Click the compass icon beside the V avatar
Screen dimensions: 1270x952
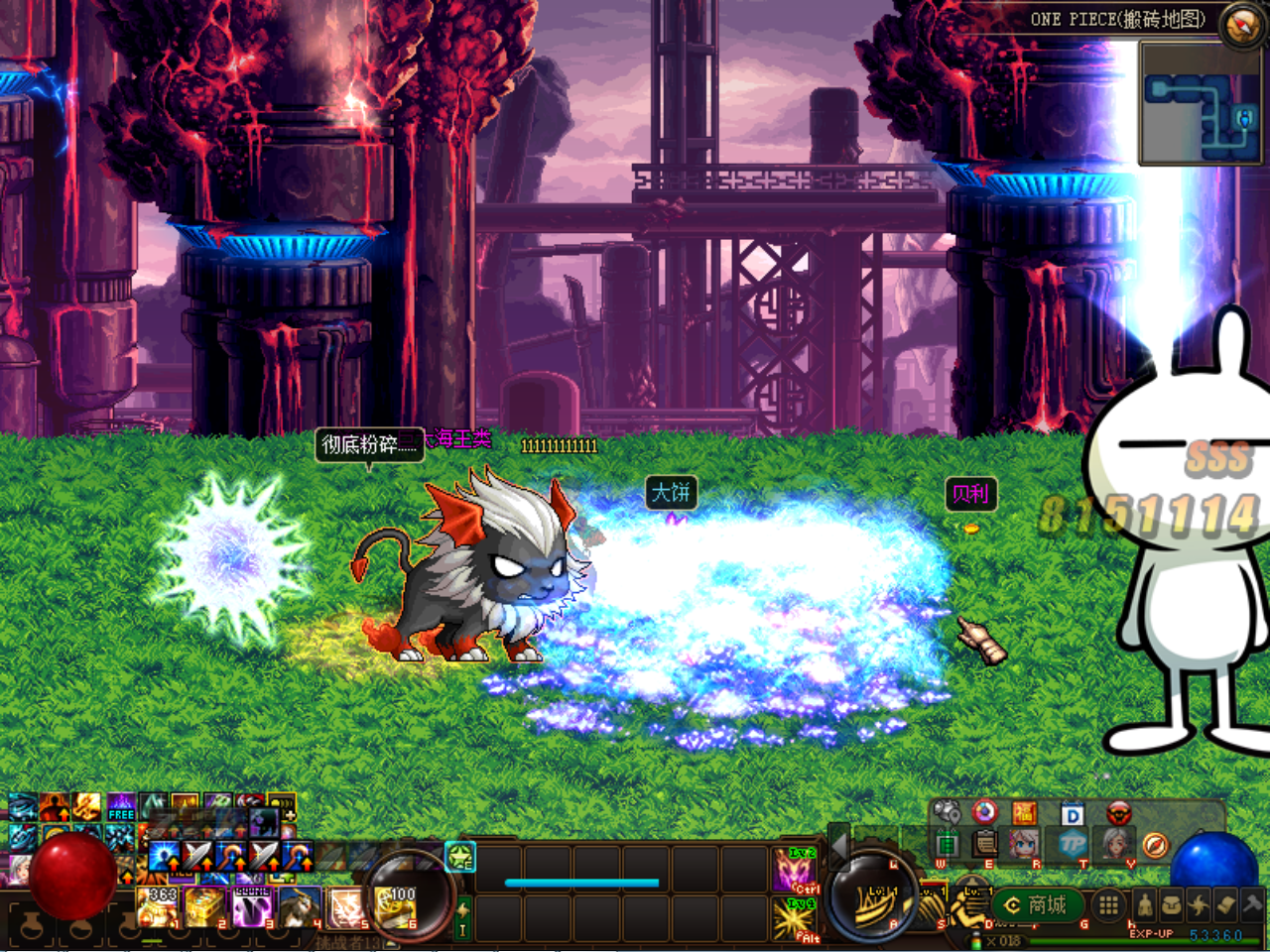pyautogui.click(x=1155, y=845)
